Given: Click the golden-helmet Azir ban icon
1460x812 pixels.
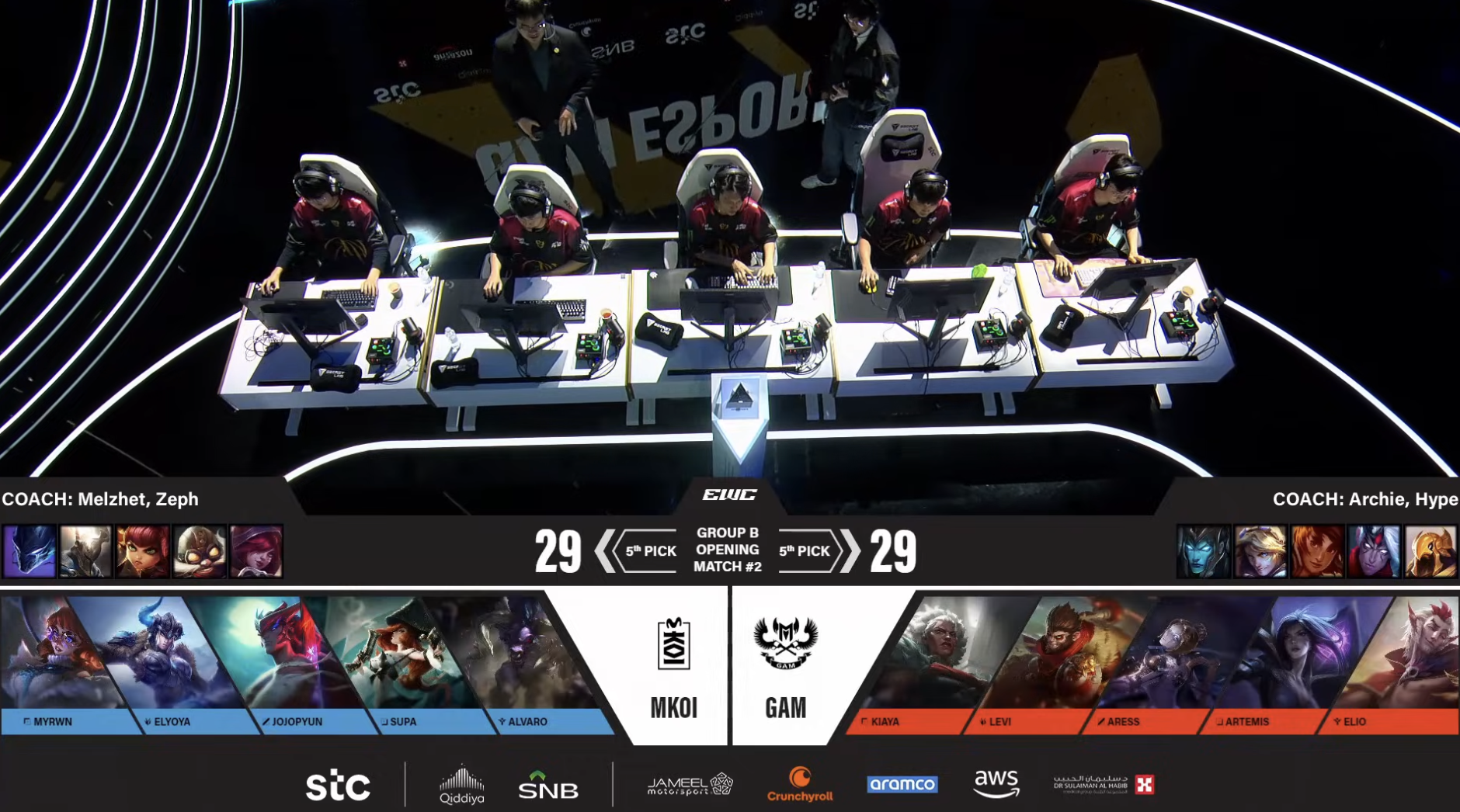Looking at the screenshot, I should [1430, 551].
